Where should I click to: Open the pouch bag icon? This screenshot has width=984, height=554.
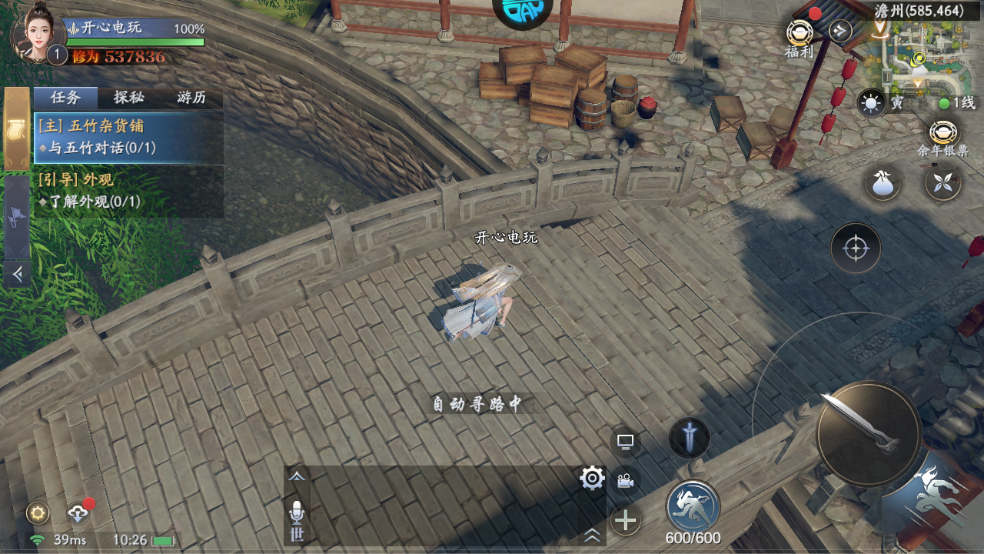click(x=883, y=183)
